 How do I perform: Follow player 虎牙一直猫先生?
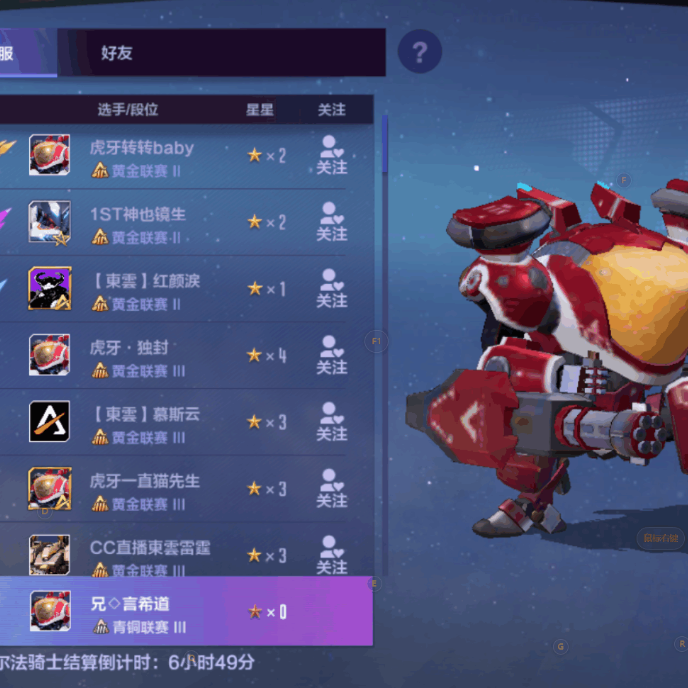pyautogui.click(x=331, y=489)
